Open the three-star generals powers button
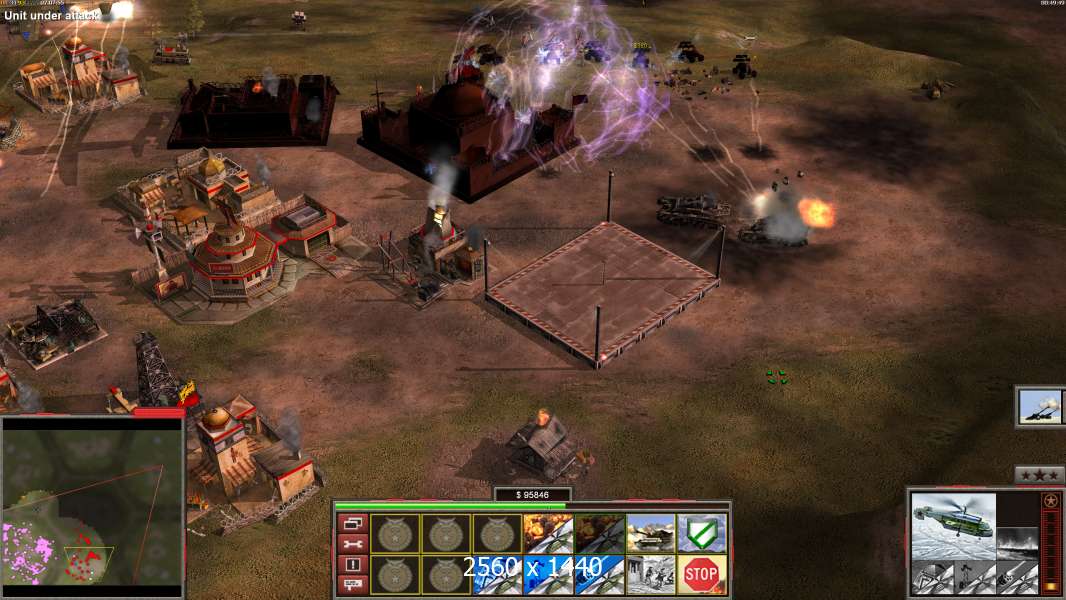The image size is (1066, 600). coord(1039,475)
